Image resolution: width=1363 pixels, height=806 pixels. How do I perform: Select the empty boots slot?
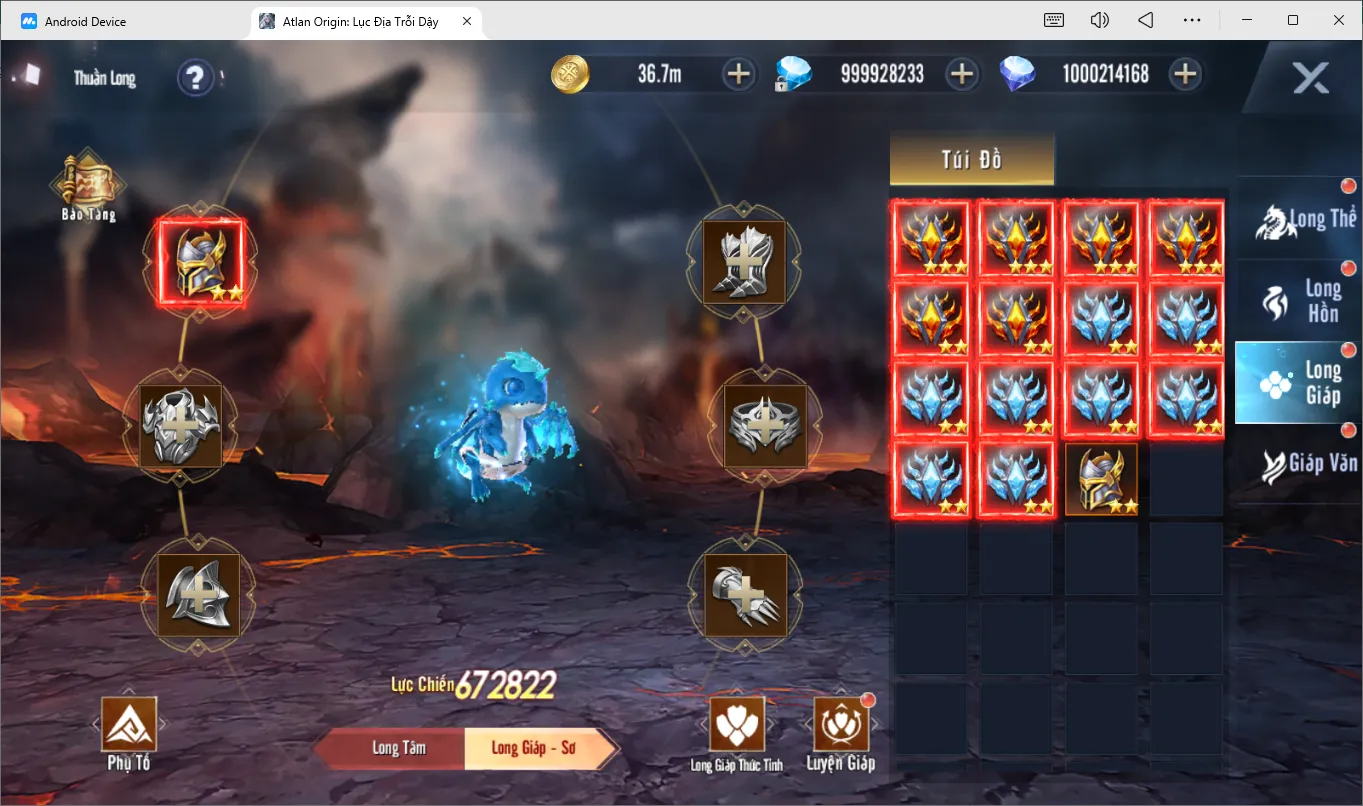pyautogui.click(x=744, y=262)
